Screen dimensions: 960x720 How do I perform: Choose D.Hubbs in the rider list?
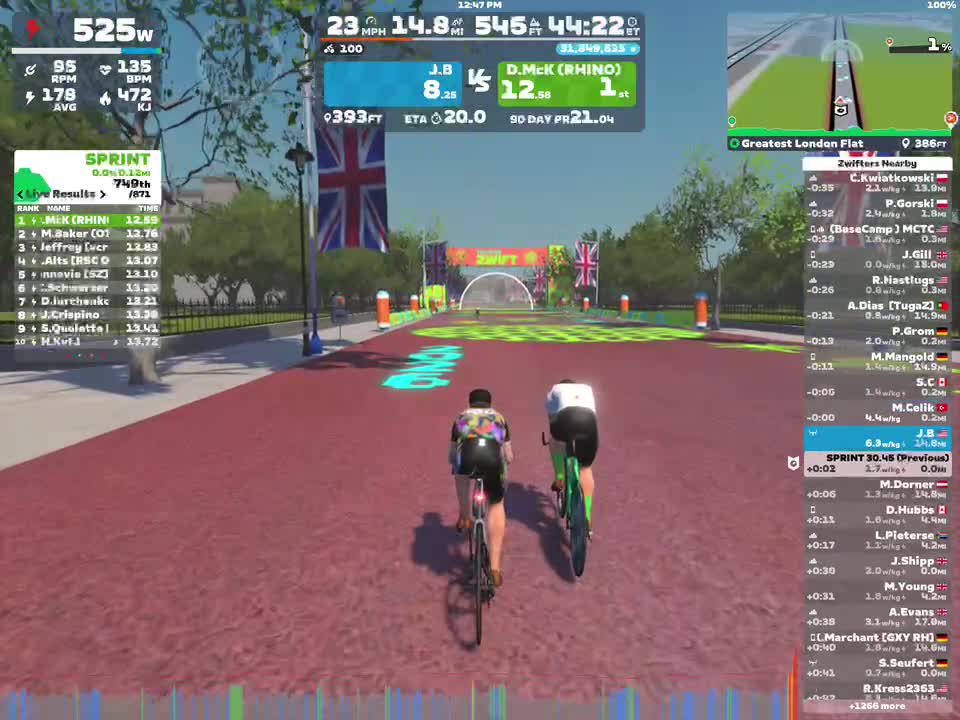point(877,515)
